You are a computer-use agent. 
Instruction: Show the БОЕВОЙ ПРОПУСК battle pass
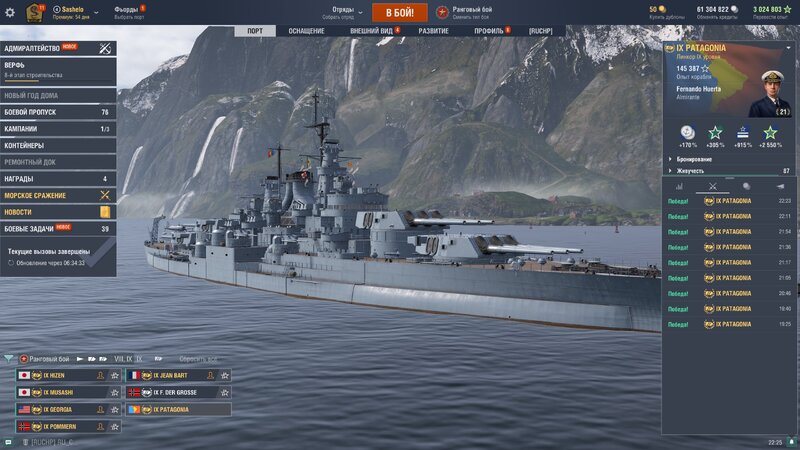58,112
